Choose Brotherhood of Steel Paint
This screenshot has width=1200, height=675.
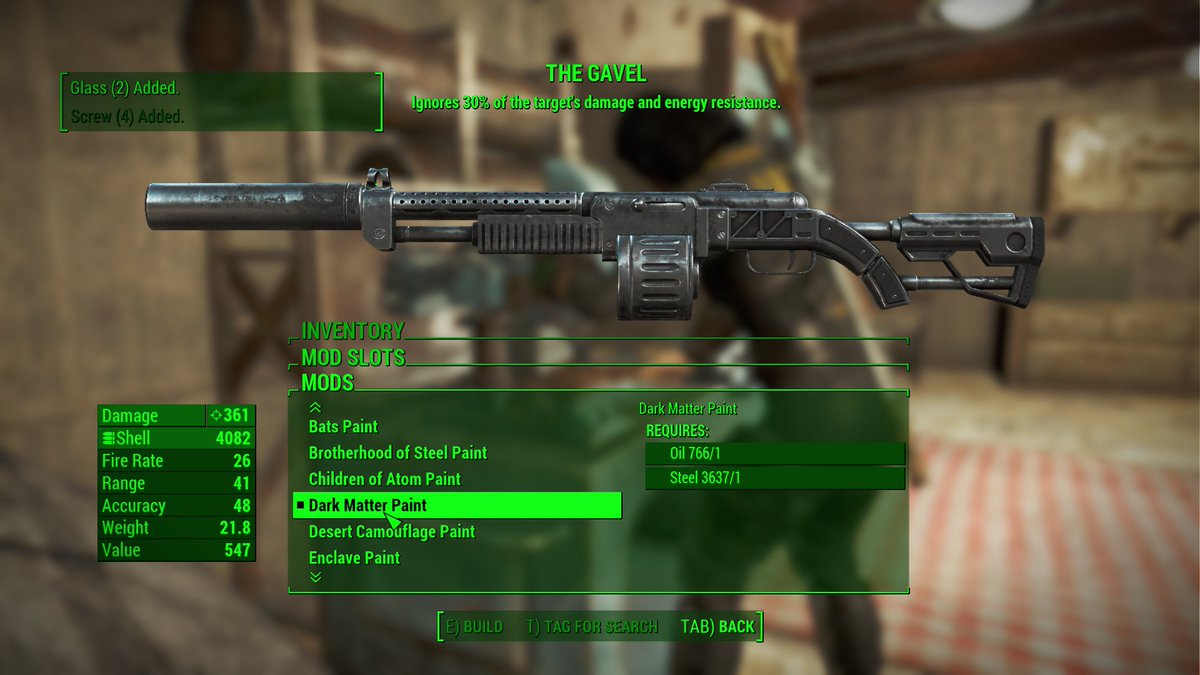point(397,453)
